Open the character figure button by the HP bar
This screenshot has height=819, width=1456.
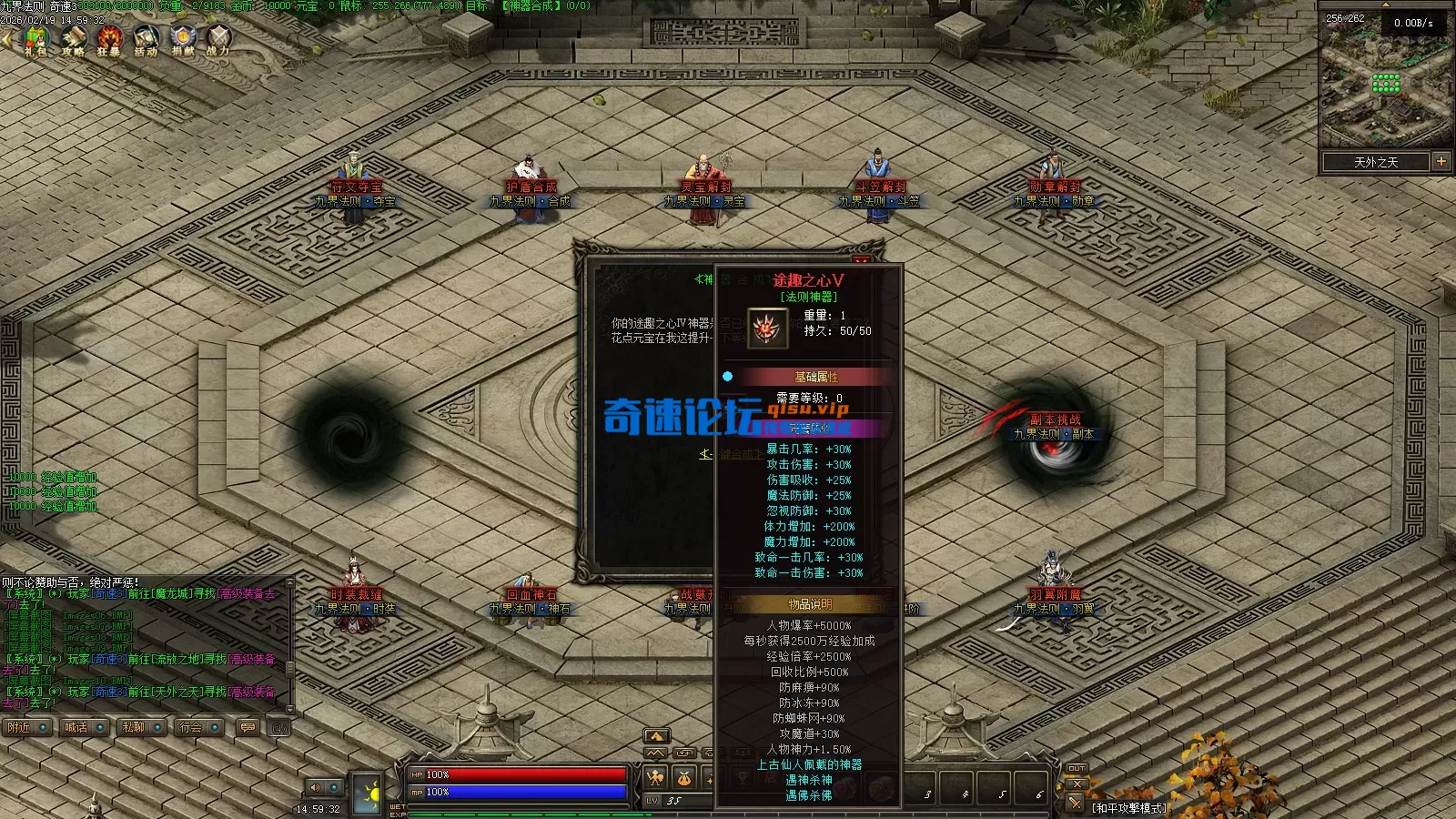(x=655, y=777)
